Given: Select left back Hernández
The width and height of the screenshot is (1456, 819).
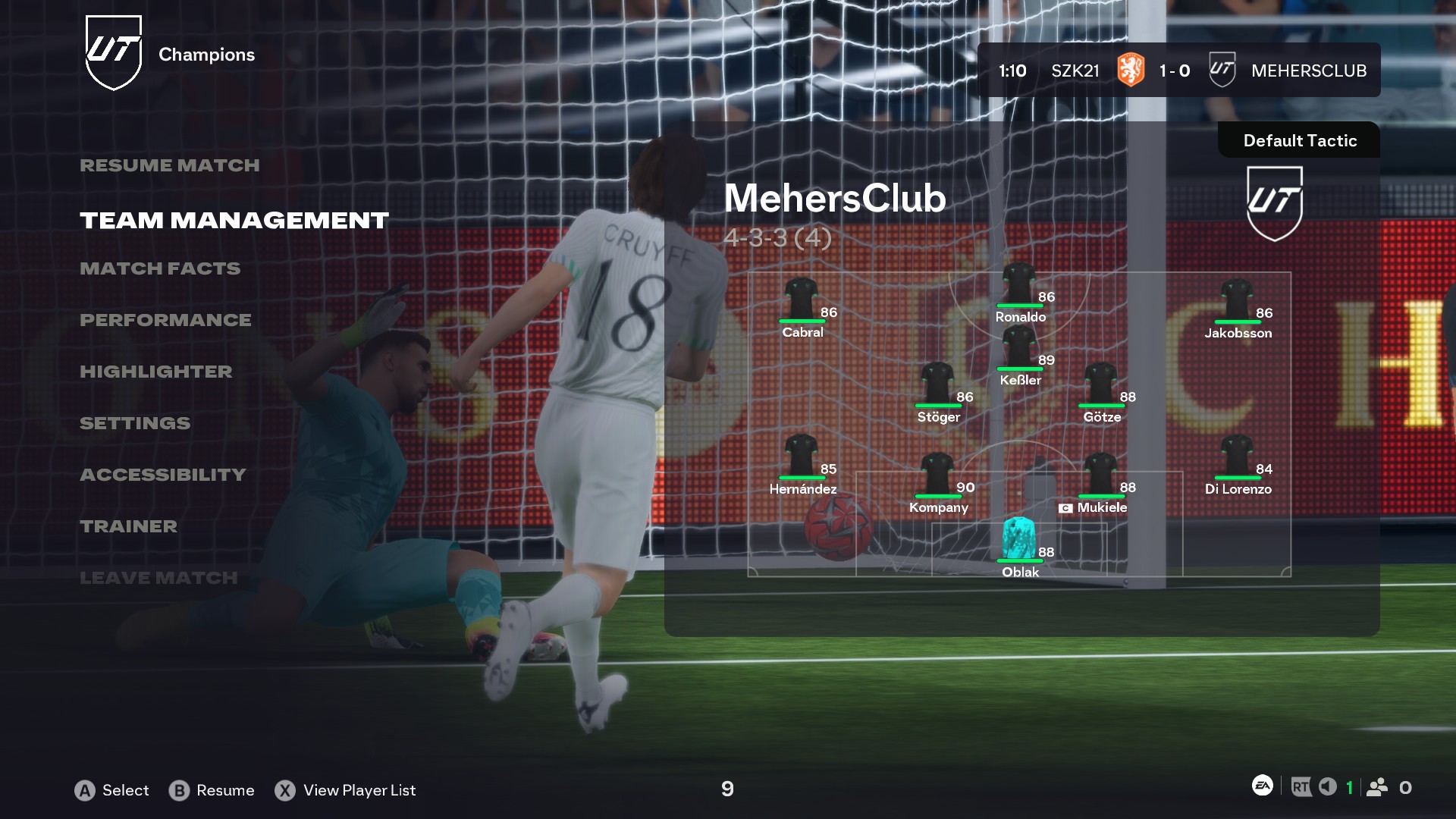Looking at the screenshot, I should tap(801, 457).
